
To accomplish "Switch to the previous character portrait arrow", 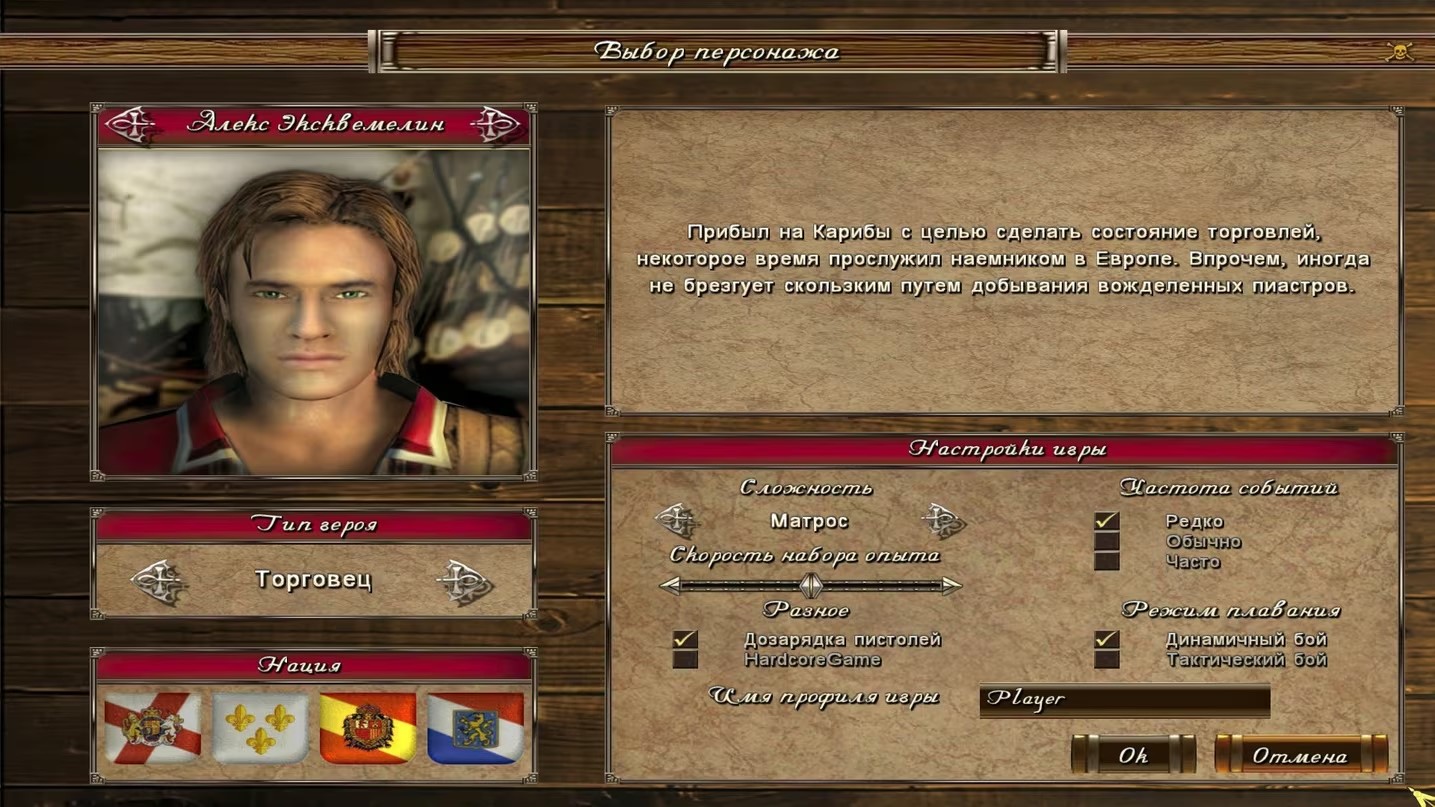I will click(129, 125).
